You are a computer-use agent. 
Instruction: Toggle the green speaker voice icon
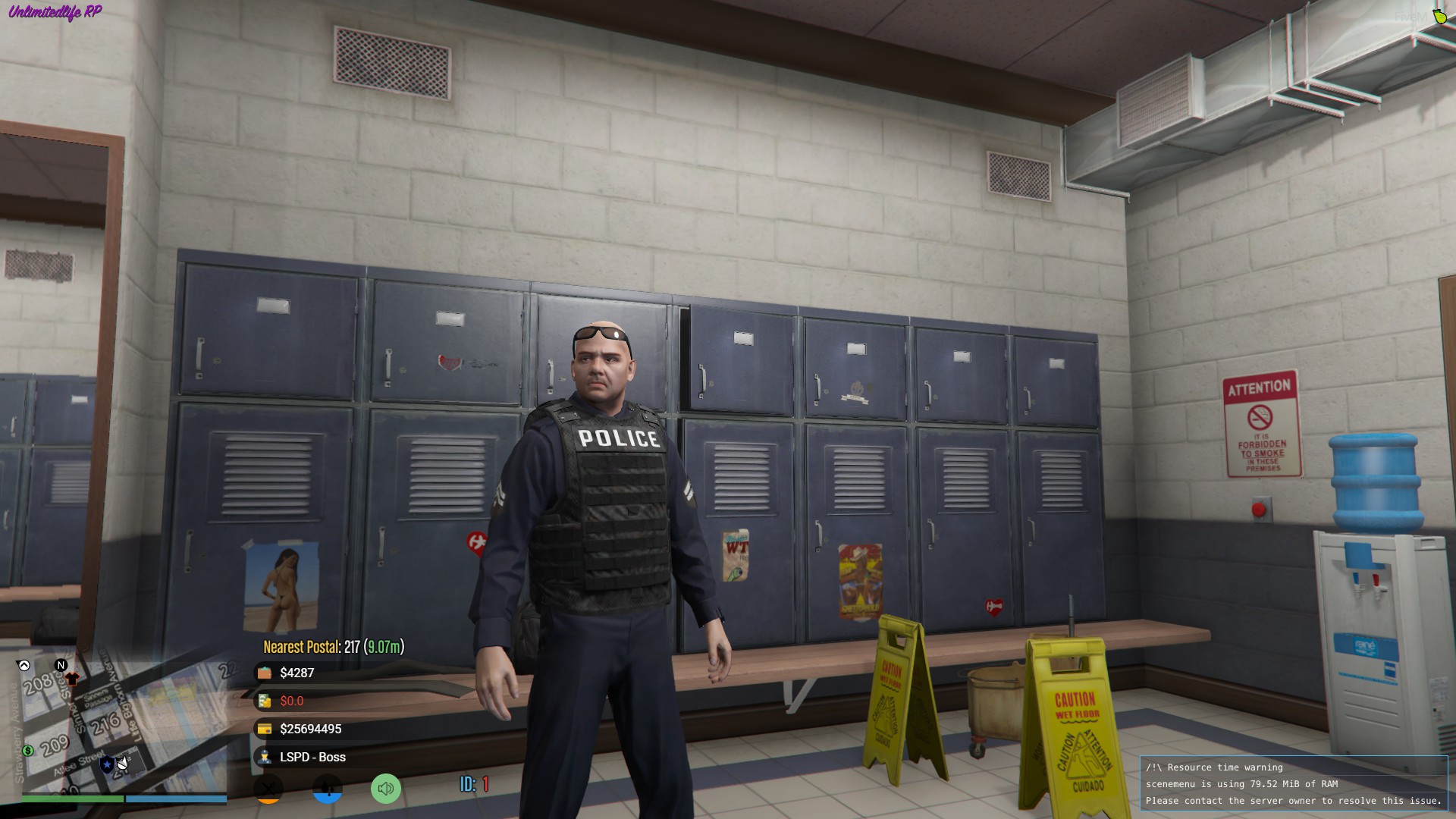coord(386,788)
